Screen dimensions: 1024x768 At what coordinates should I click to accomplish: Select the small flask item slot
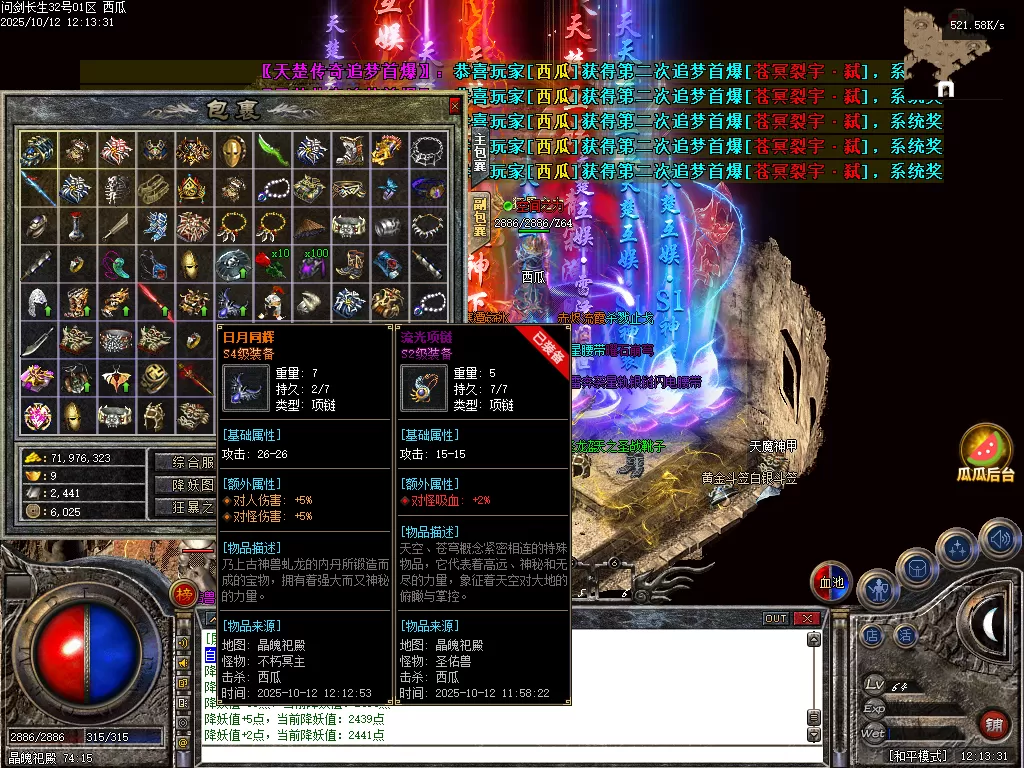[x=76, y=226]
